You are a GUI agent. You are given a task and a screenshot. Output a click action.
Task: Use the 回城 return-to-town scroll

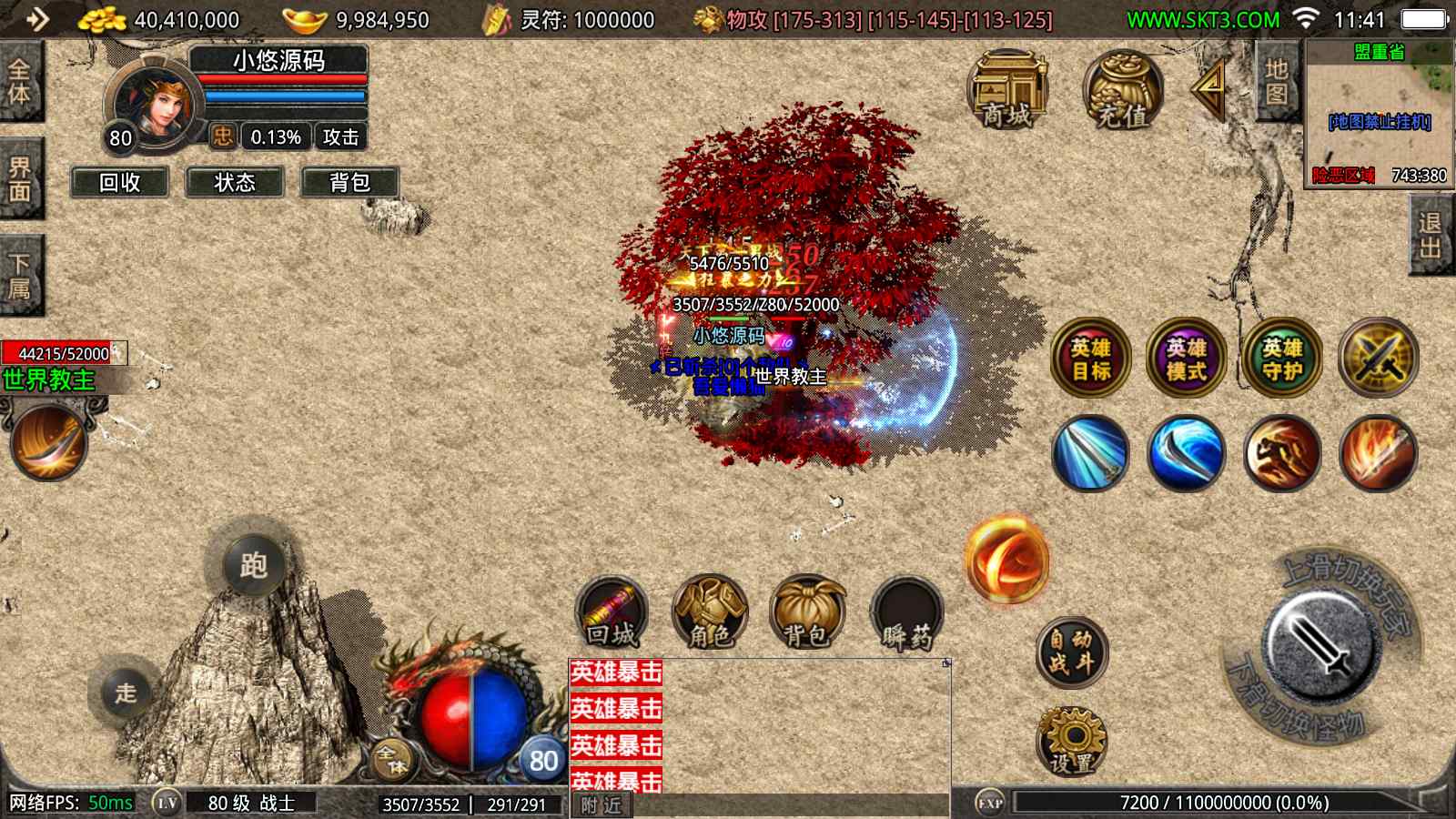point(612,612)
